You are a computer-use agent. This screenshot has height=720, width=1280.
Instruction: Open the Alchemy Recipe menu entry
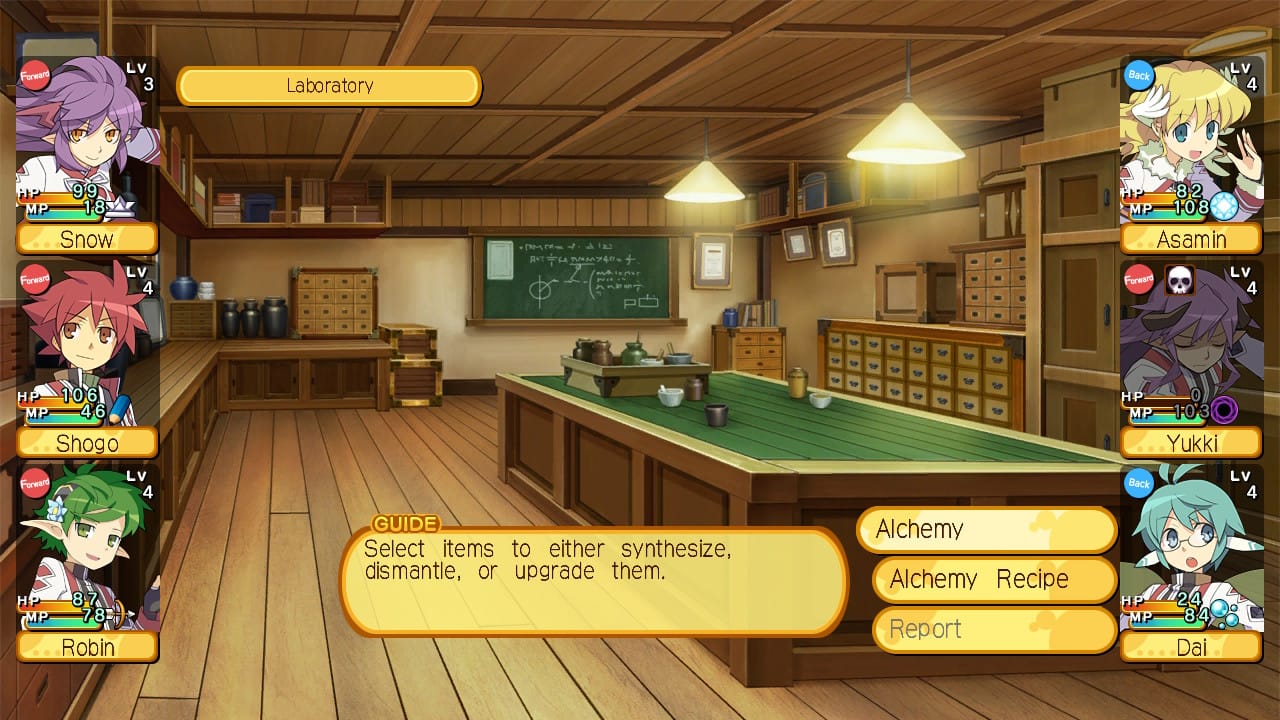(x=994, y=580)
